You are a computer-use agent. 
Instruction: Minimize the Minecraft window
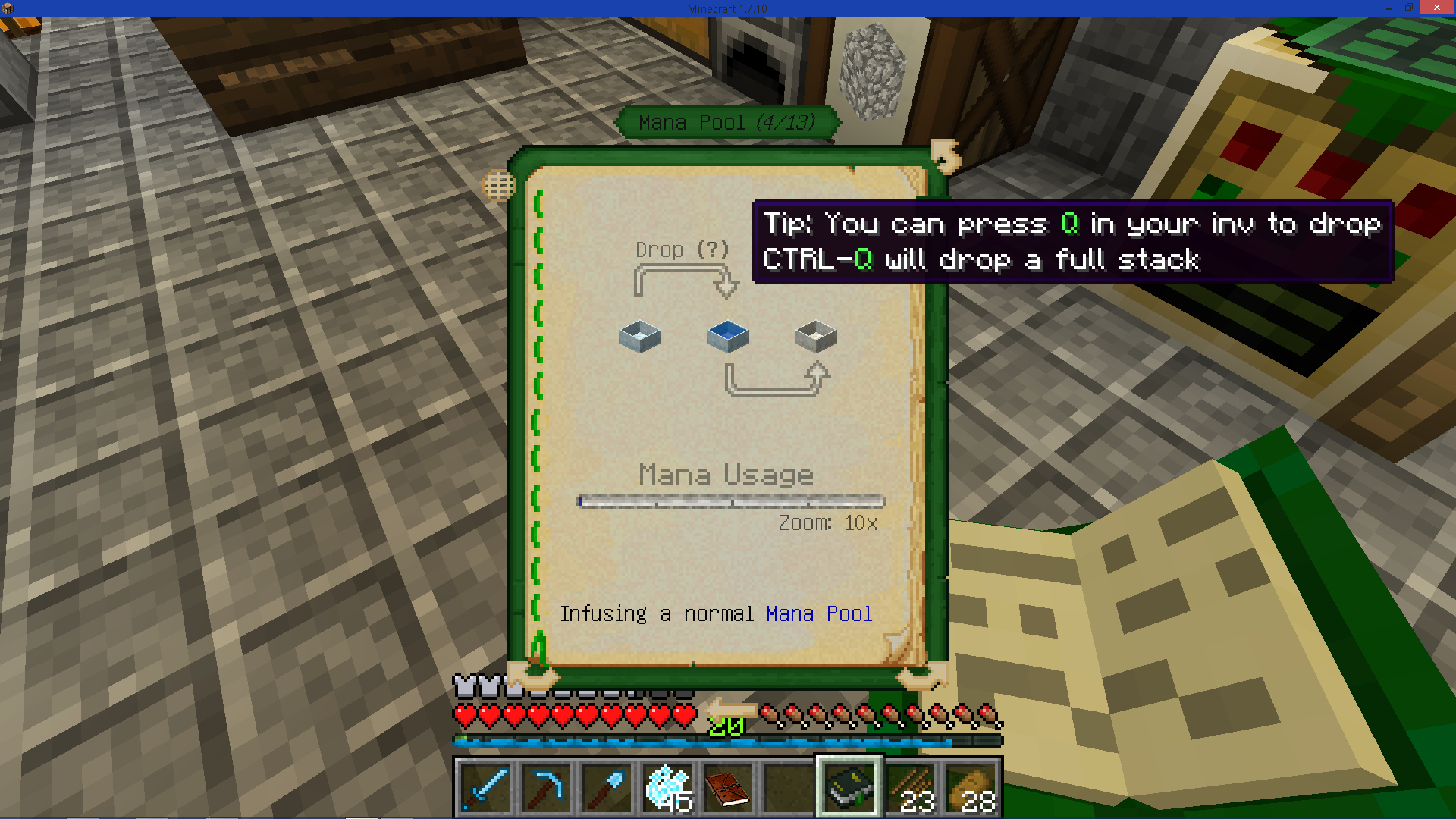pyautogui.click(x=1389, y=8)
